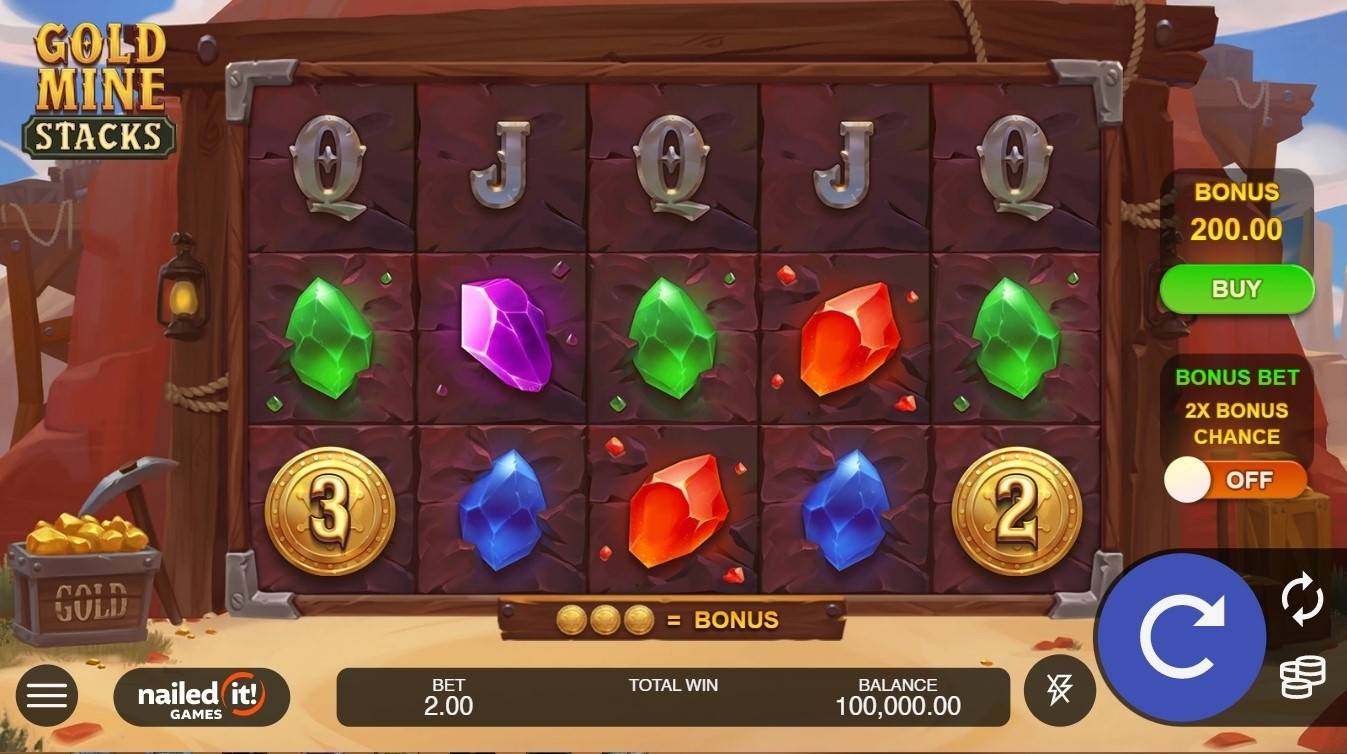This screenshot has width=1347, height=754.
Task: Adjust the 2.00 bet amount
Action: coord(448,697)
